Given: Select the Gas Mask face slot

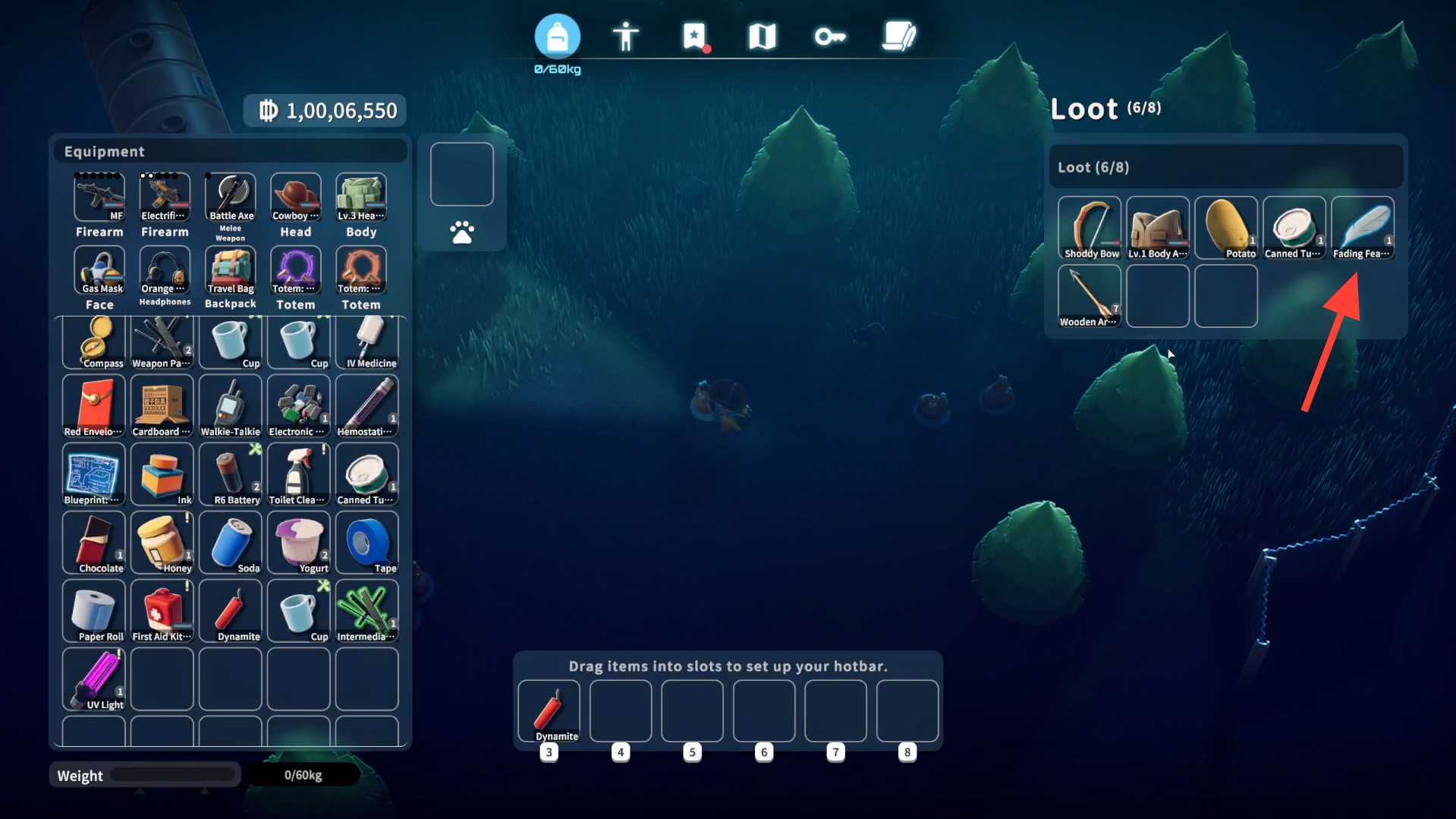Looking at the screenshot, I should coord(99,270).
